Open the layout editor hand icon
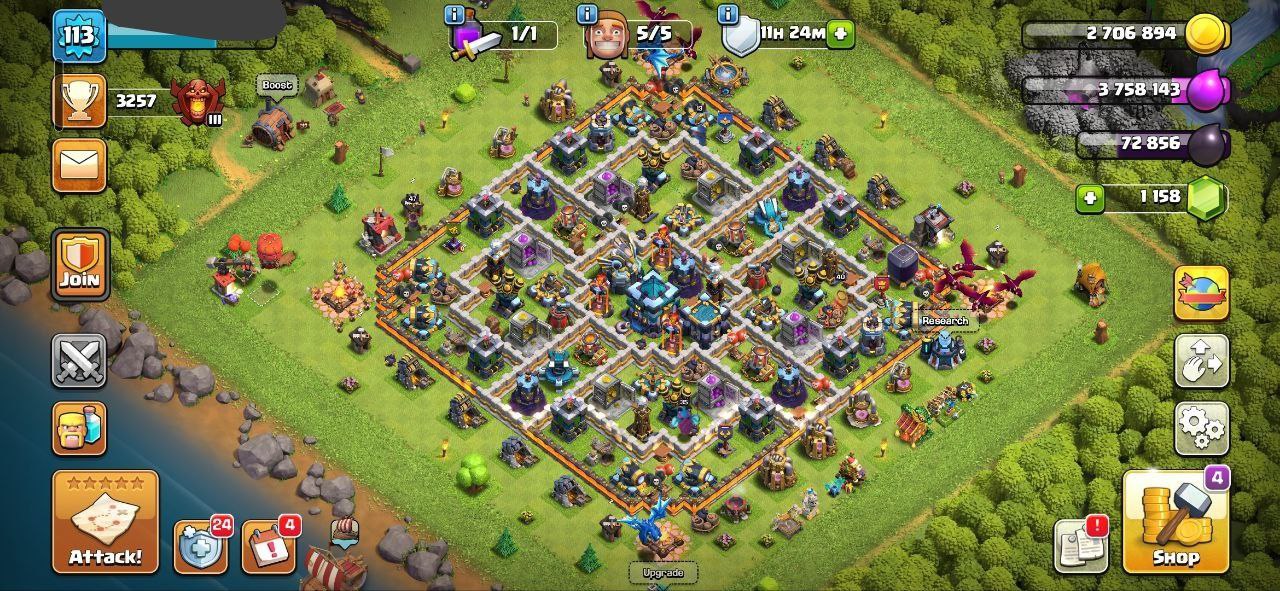The height and width of the screenshot is (591, 1280). tap(1201, 361)
